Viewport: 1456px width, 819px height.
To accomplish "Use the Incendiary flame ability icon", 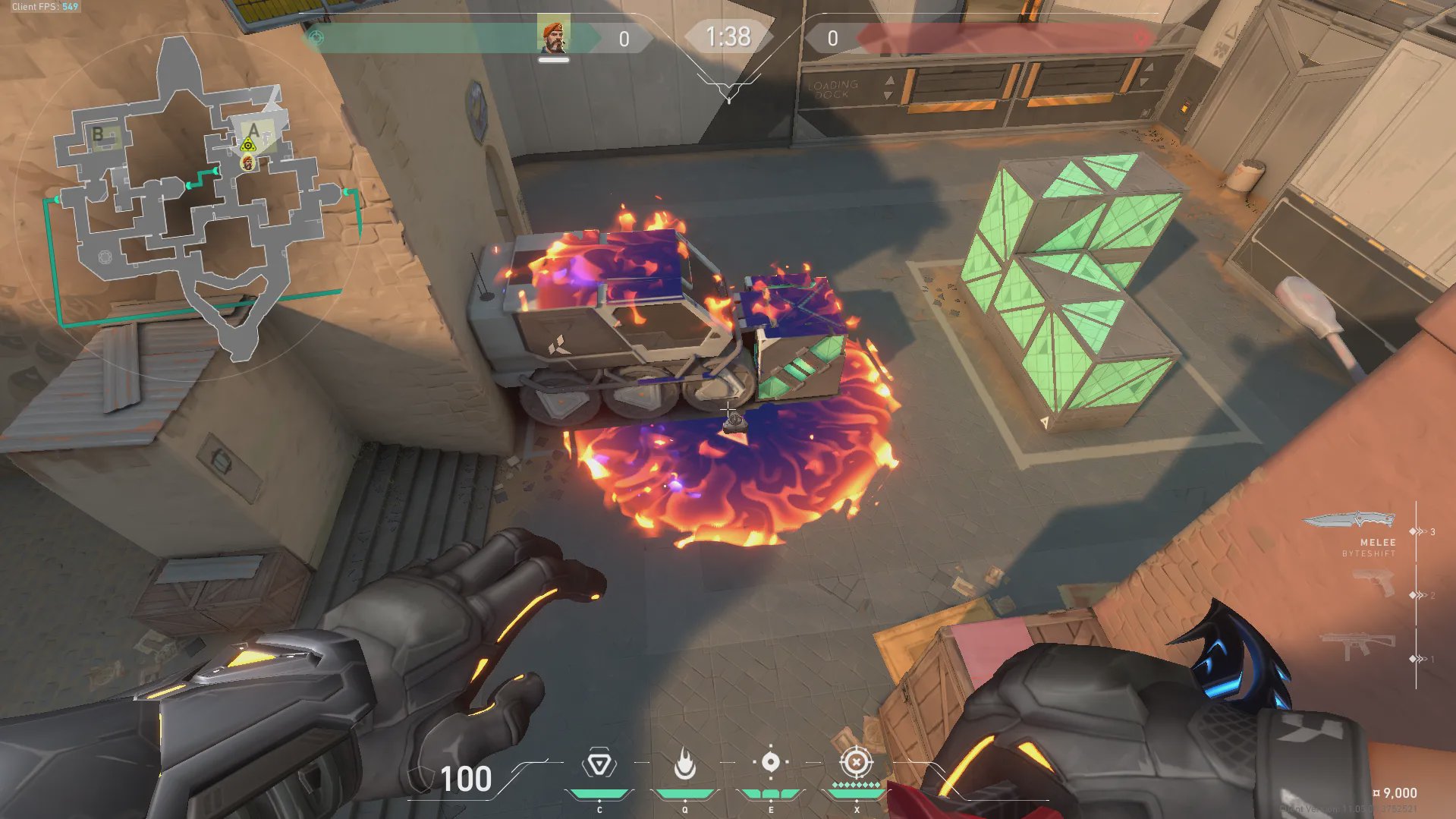I will click(684, 764).
